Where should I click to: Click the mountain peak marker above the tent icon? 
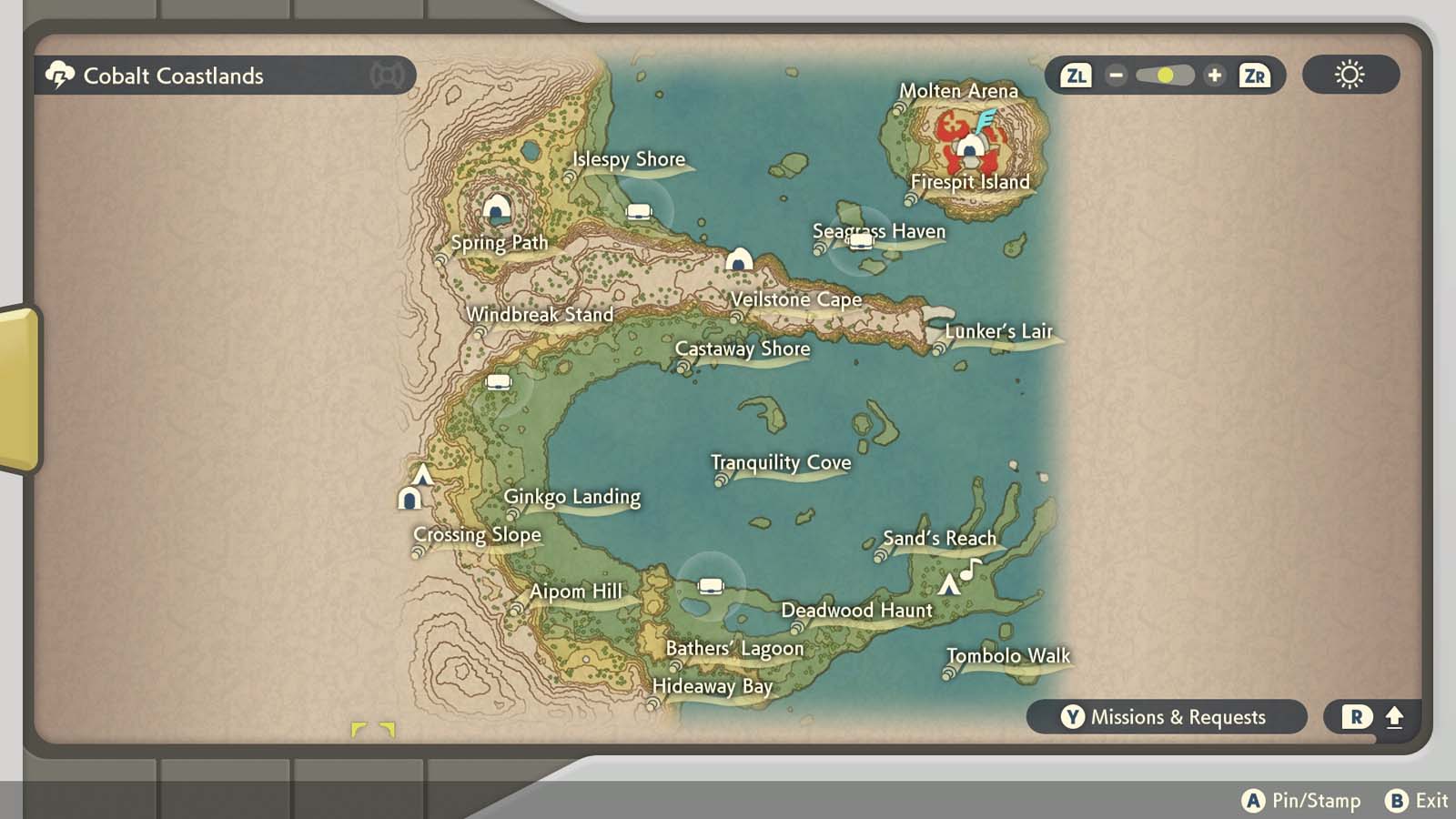tap(422, 473)
